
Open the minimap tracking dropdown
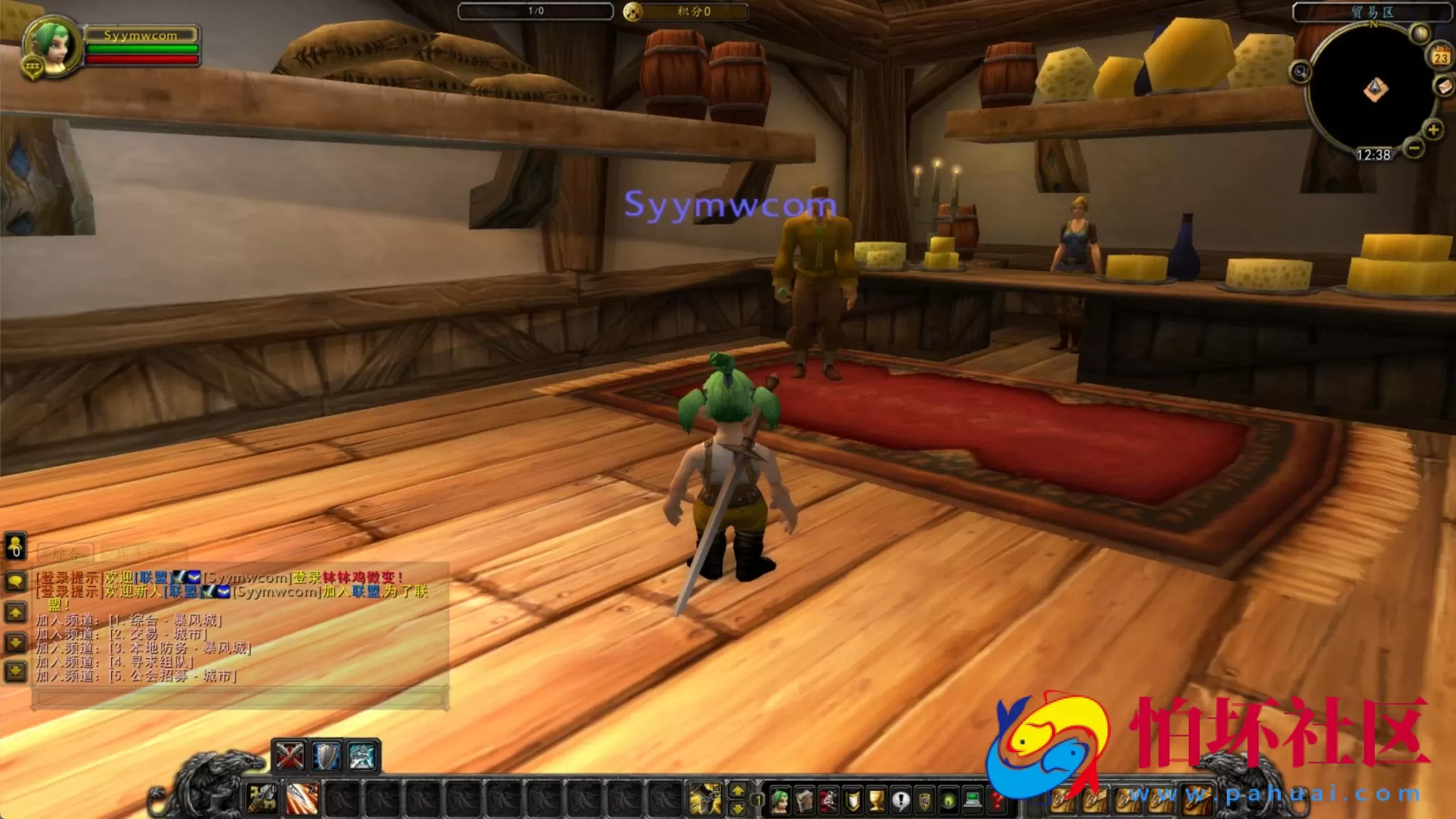(x=1302, y=73)
